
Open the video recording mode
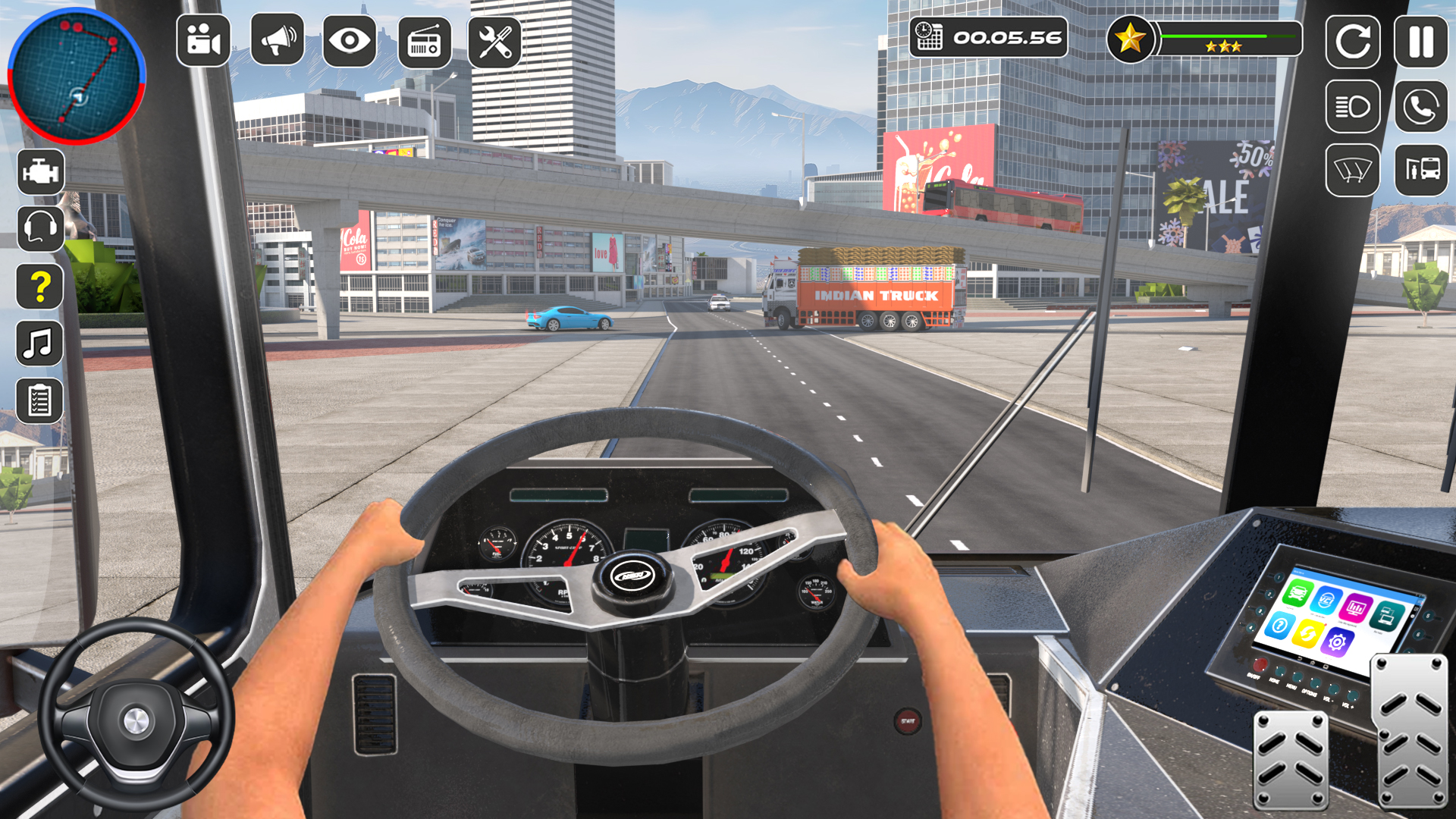(203, 42)
